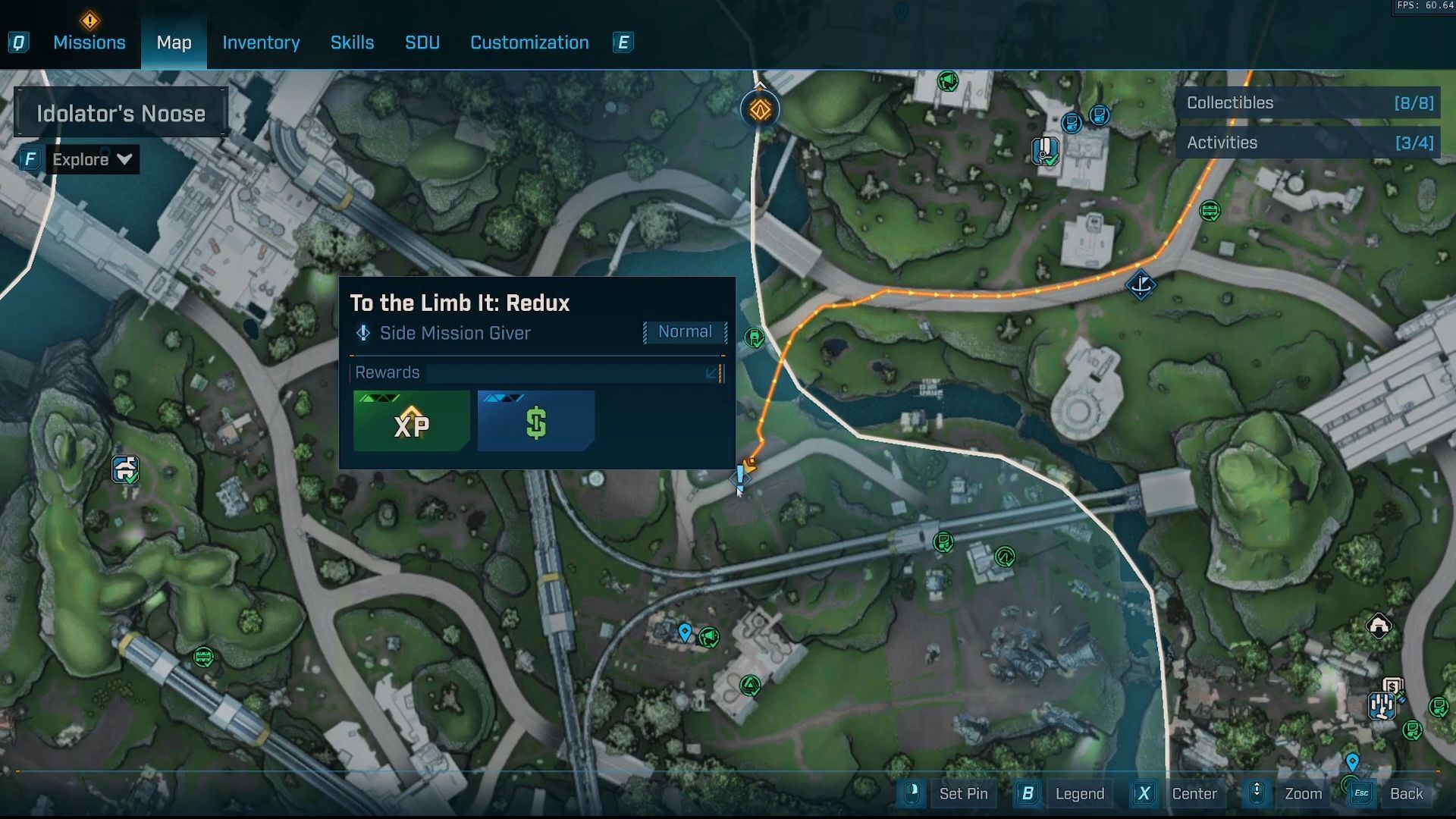Screen dimensions: 1456x819
Task: Switch to the Missions tab
Action: click(89, 42)
